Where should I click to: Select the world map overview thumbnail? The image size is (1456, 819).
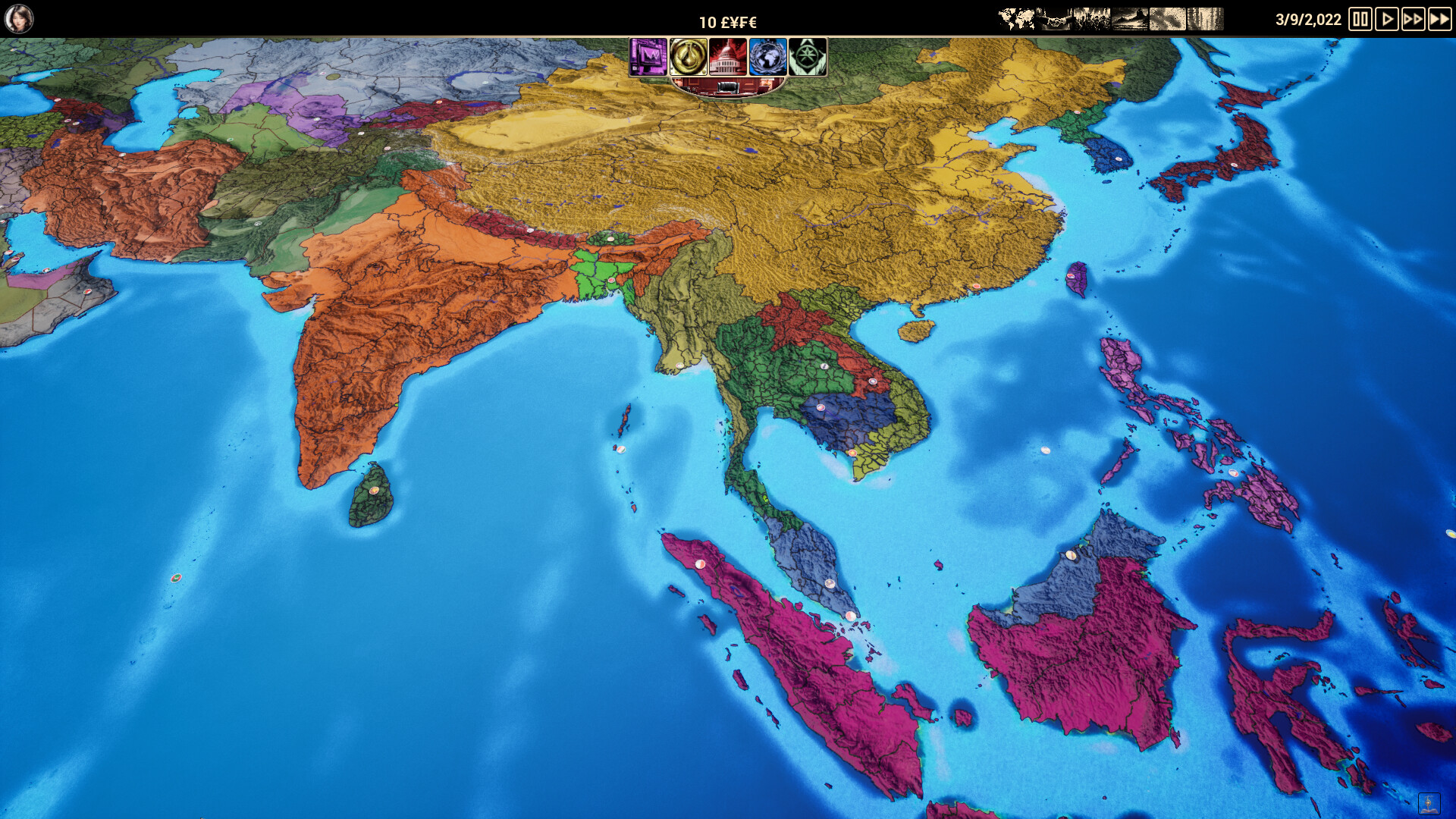tap(1016, 17)
